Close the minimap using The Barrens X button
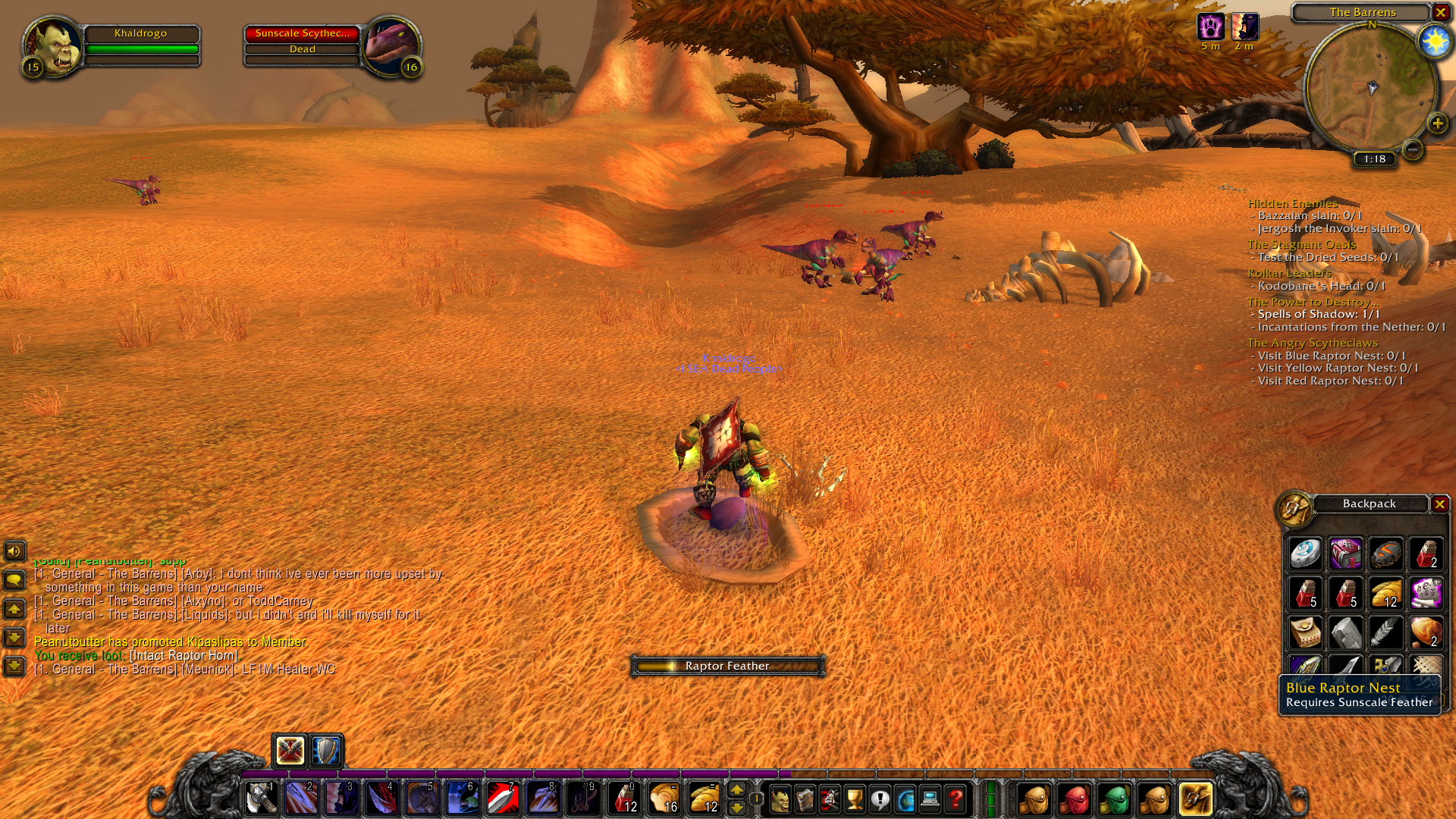 pyautogui.click(x=1440, y=12)
